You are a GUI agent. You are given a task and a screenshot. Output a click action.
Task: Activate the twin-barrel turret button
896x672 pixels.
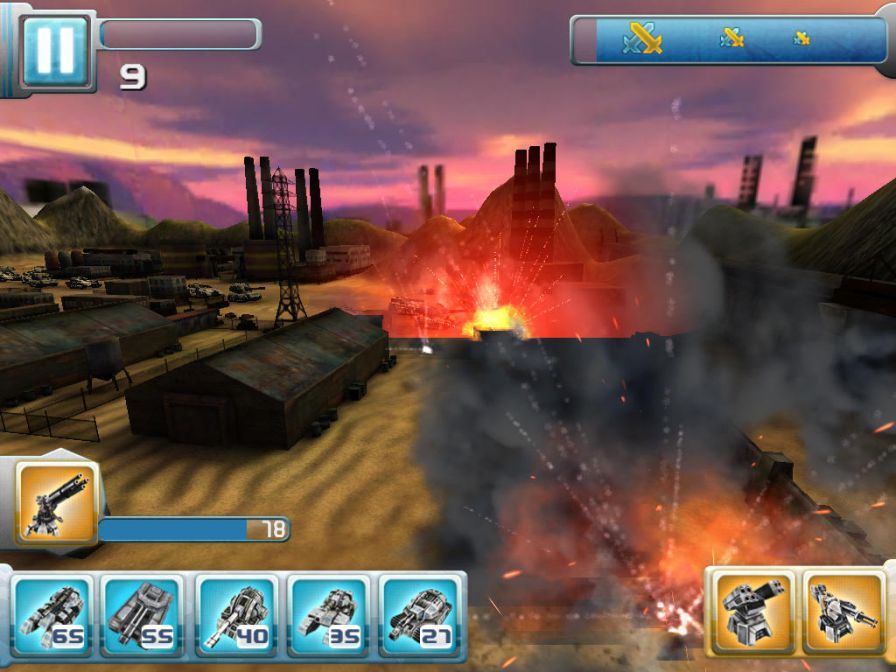click(750, 611)
